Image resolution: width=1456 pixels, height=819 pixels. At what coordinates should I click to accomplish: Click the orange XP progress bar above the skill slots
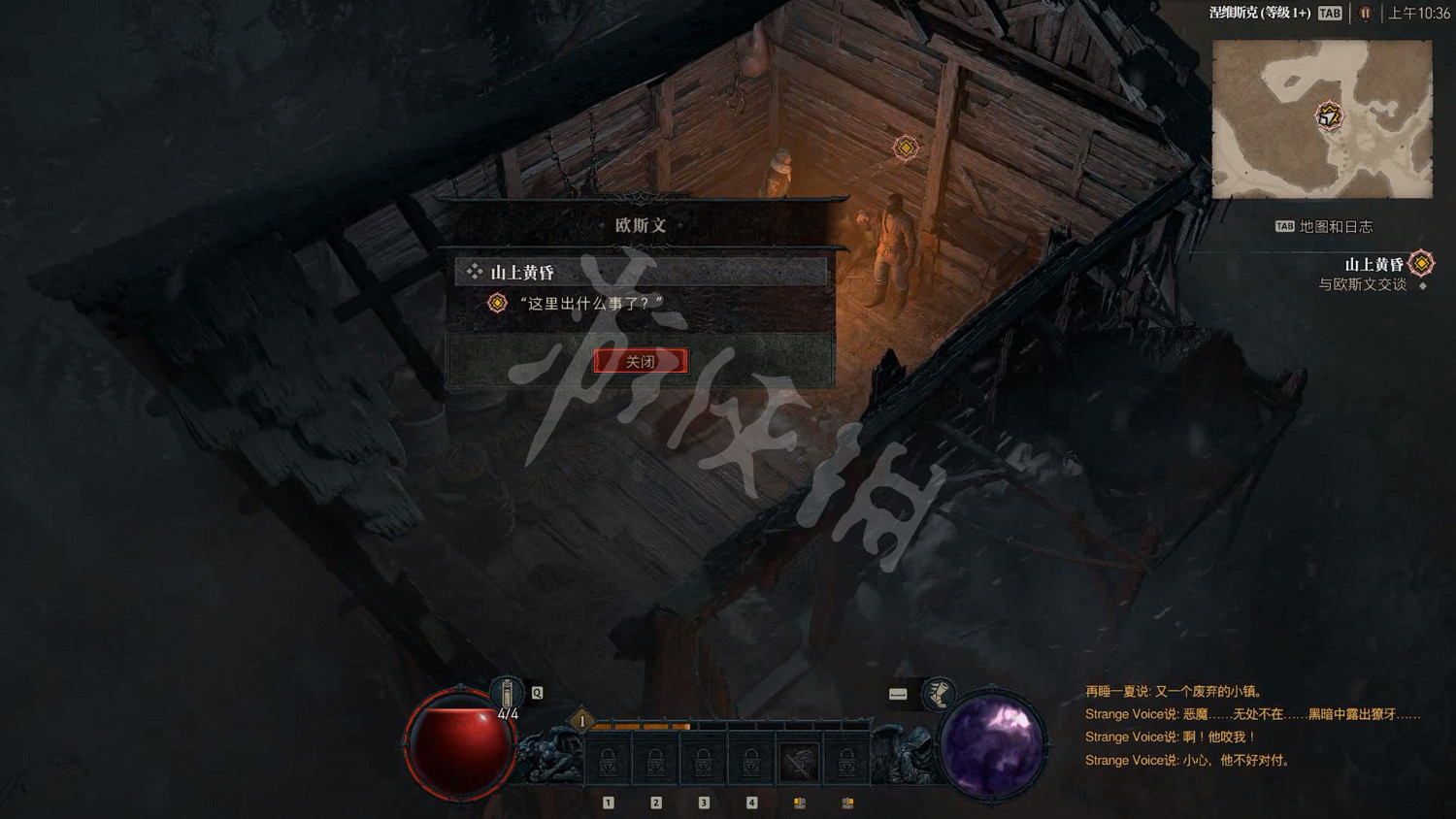(x=641, y=726)
